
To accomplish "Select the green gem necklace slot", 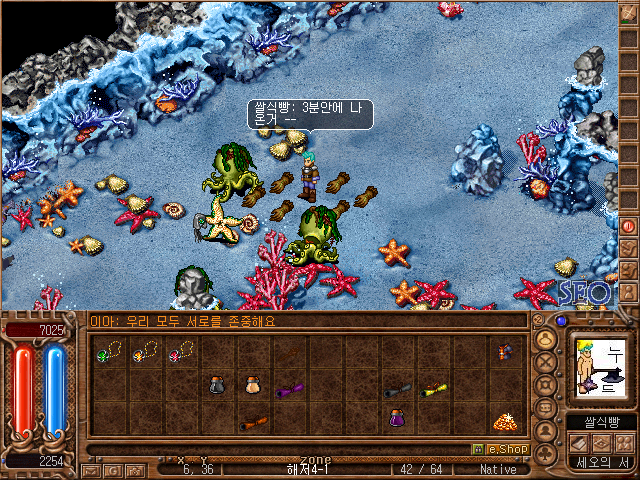I will click(x=107, y=352).
